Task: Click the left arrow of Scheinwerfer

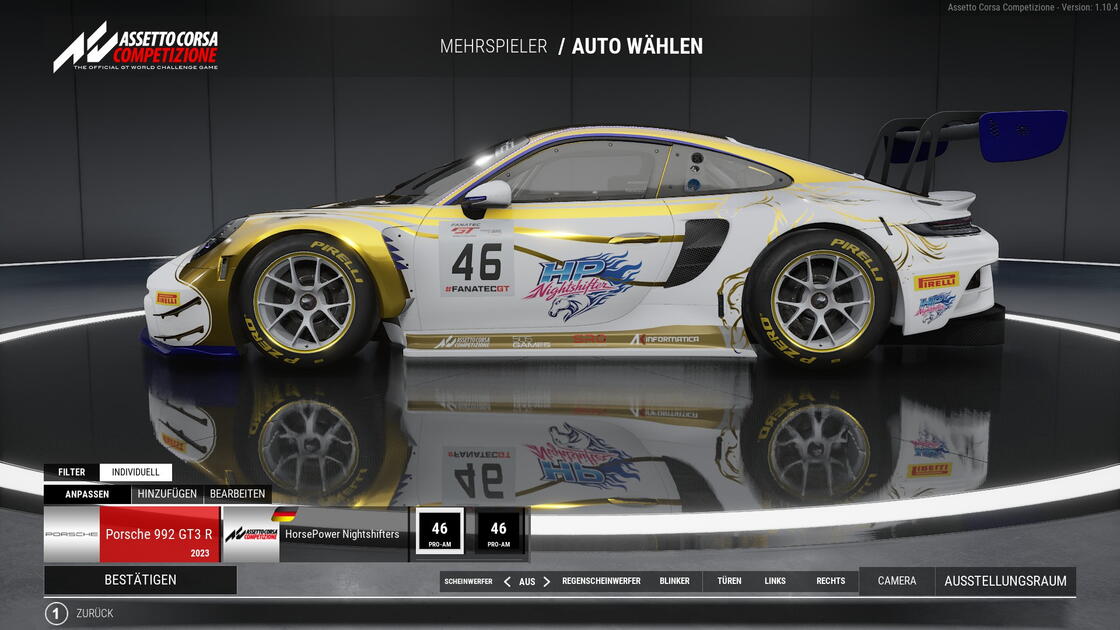Action: (x=507, y=581)
